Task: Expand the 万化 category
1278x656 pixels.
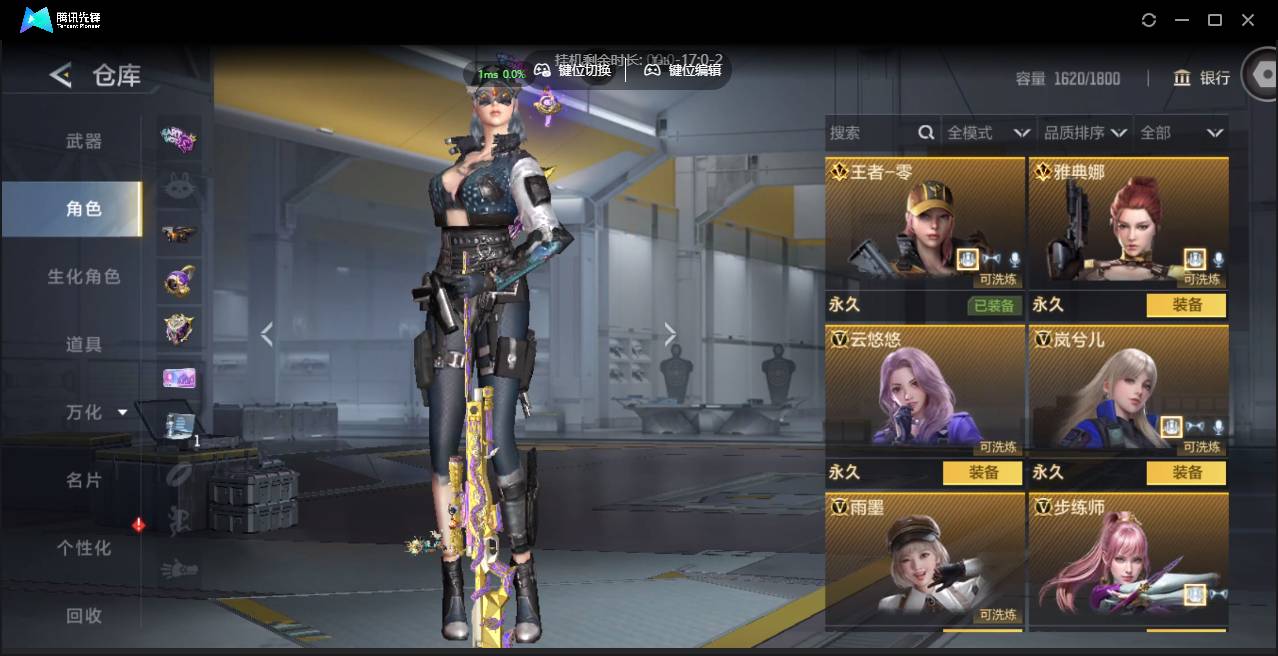Action: click(x=96, y=412)
